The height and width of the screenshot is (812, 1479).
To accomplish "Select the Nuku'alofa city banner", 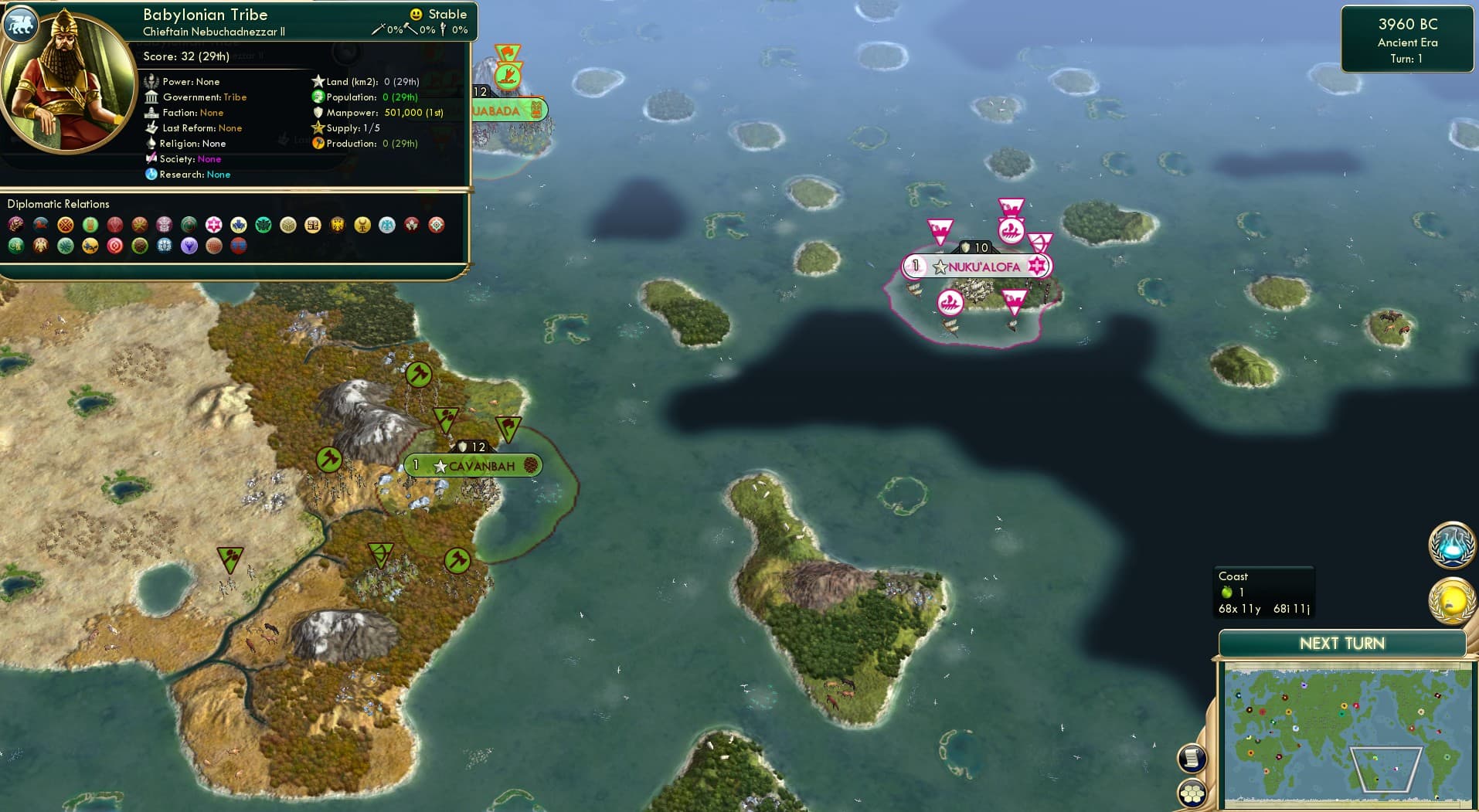I will tap(975, 266).
